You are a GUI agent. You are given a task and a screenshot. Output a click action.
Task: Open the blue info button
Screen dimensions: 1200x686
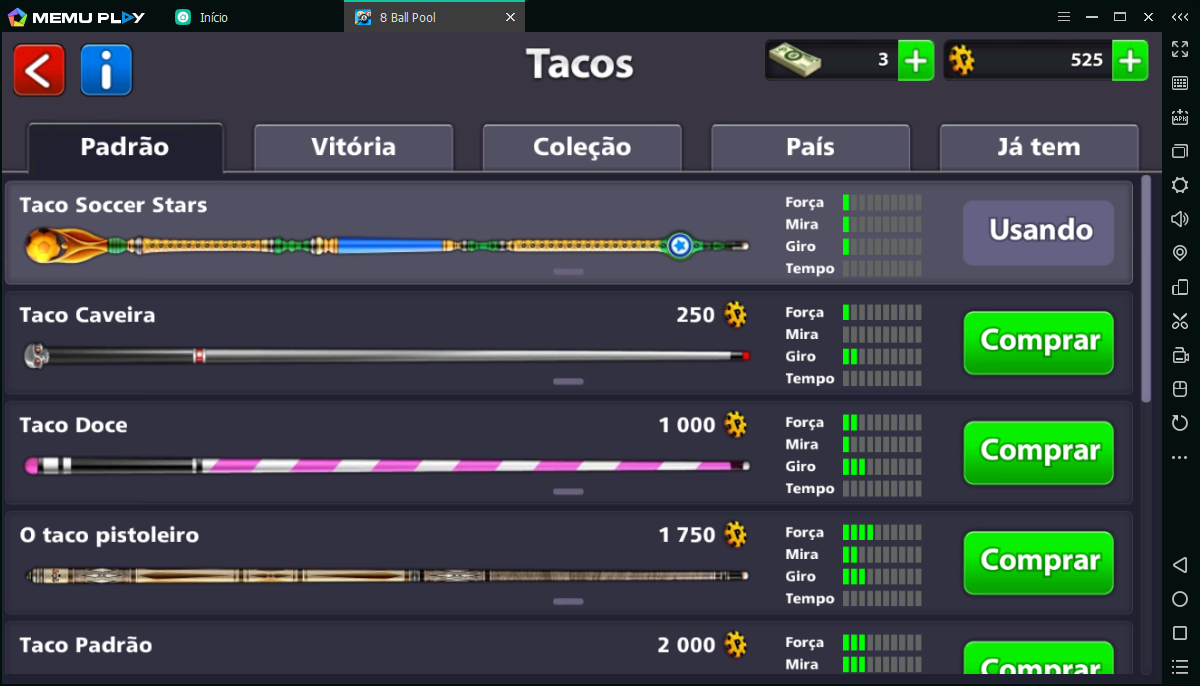point(106,70)
